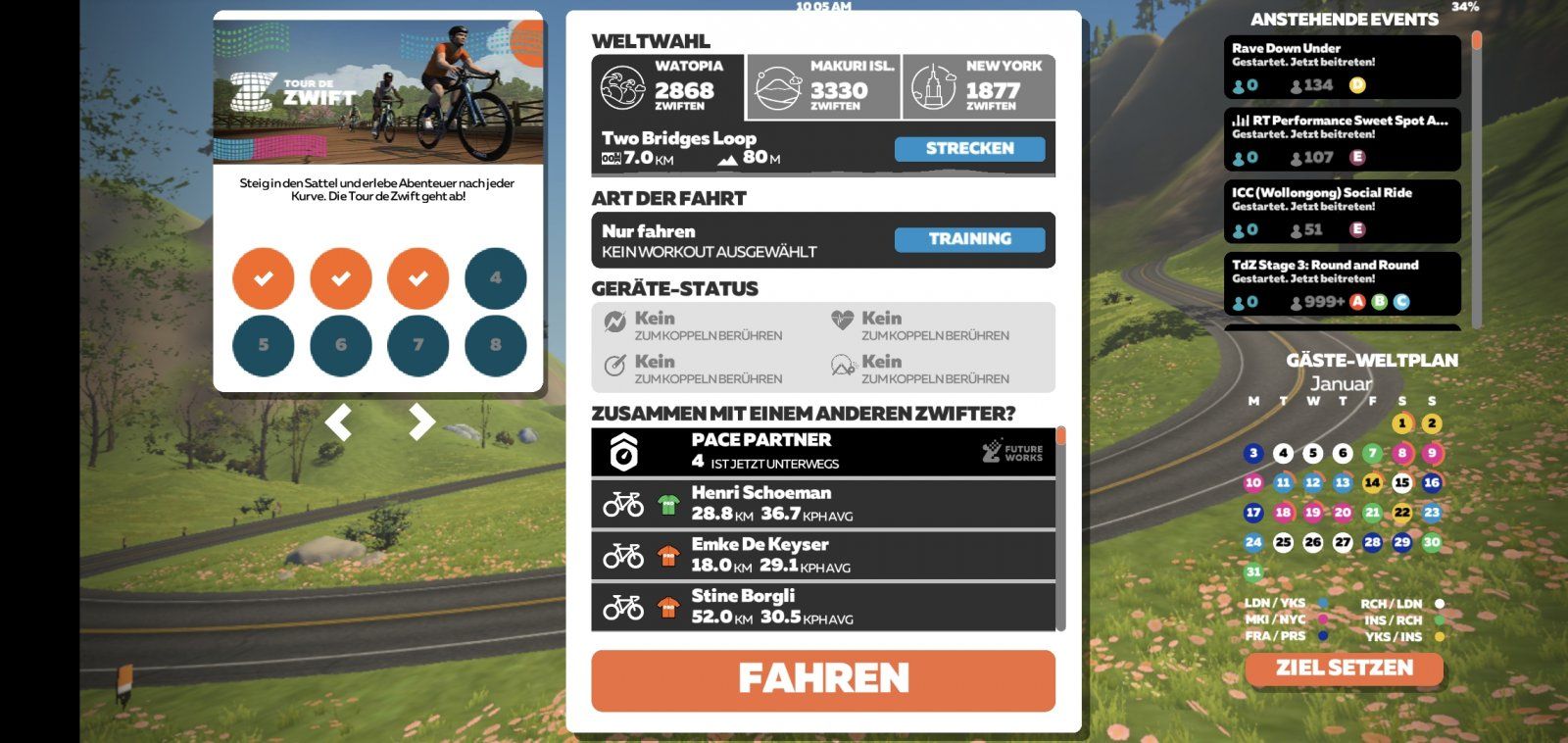Viewport: 1568px width, 743px height.
Task: Select Stine Borgli from rider list
Action: click(822, 607)
